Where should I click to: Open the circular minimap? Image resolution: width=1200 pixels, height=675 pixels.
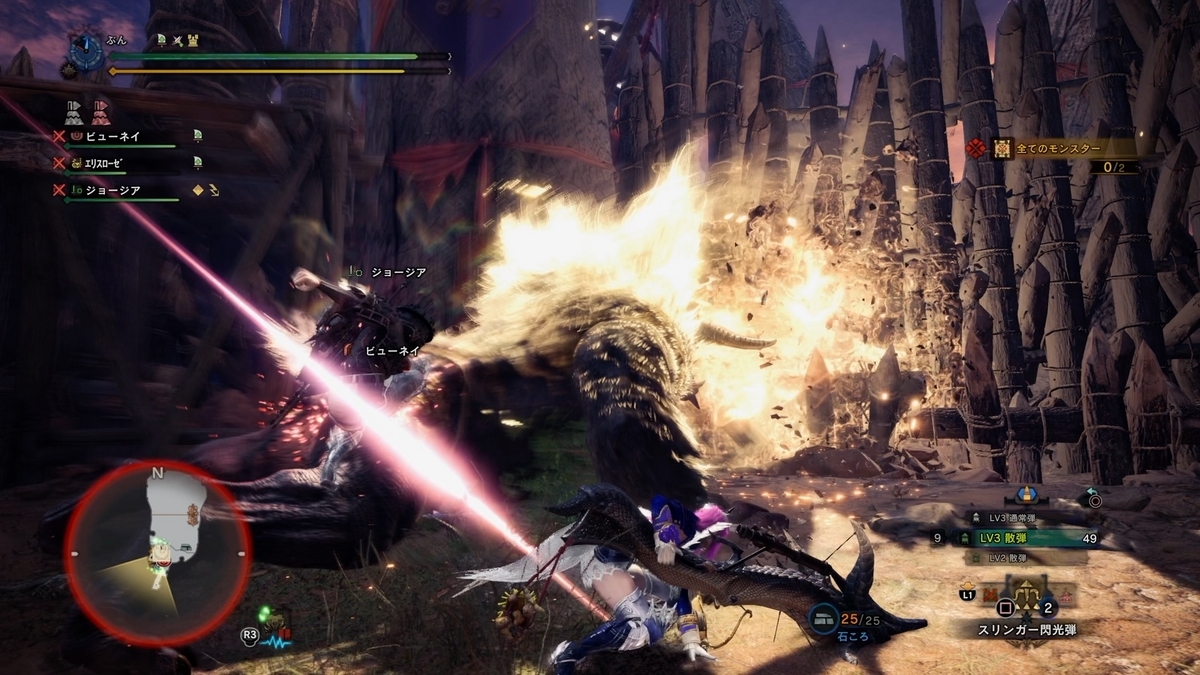point(157,552)
